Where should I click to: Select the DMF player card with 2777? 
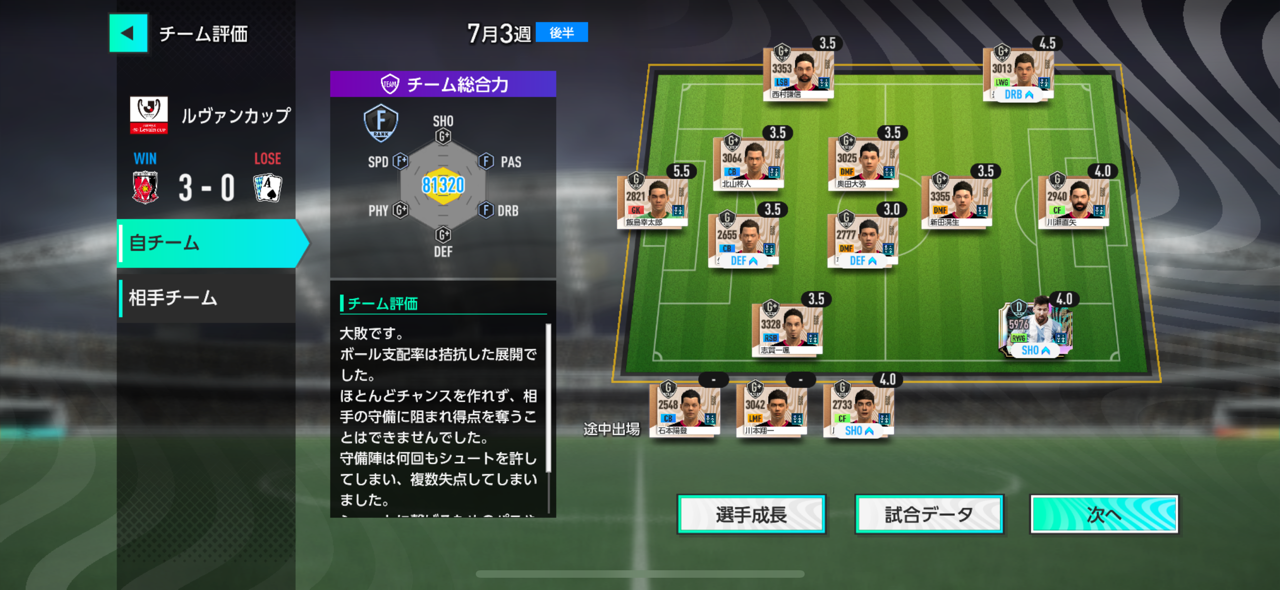[x=861, y=240]
